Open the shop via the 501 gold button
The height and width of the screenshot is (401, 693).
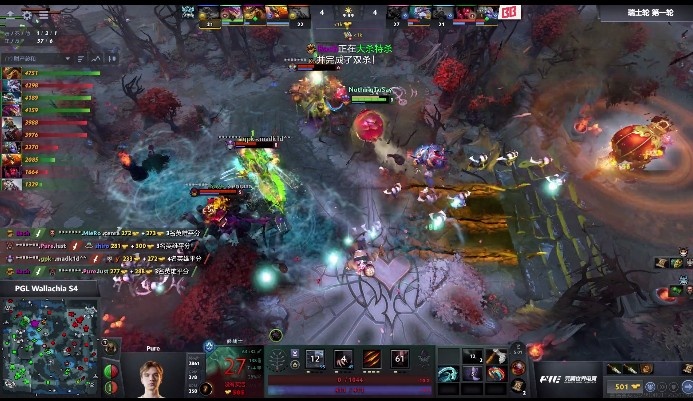coord(623,386)
